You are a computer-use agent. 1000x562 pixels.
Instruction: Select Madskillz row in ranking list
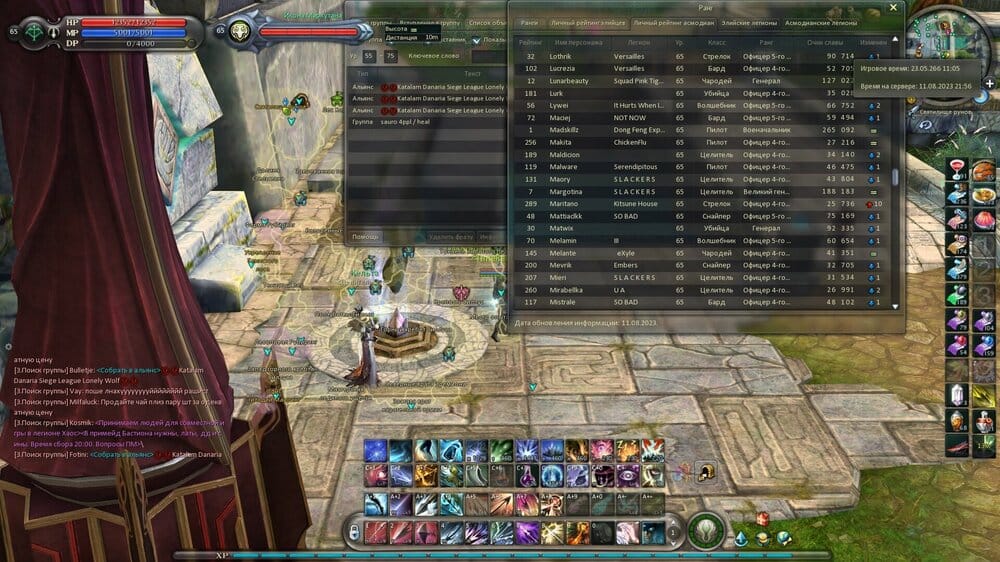point(565,130)
